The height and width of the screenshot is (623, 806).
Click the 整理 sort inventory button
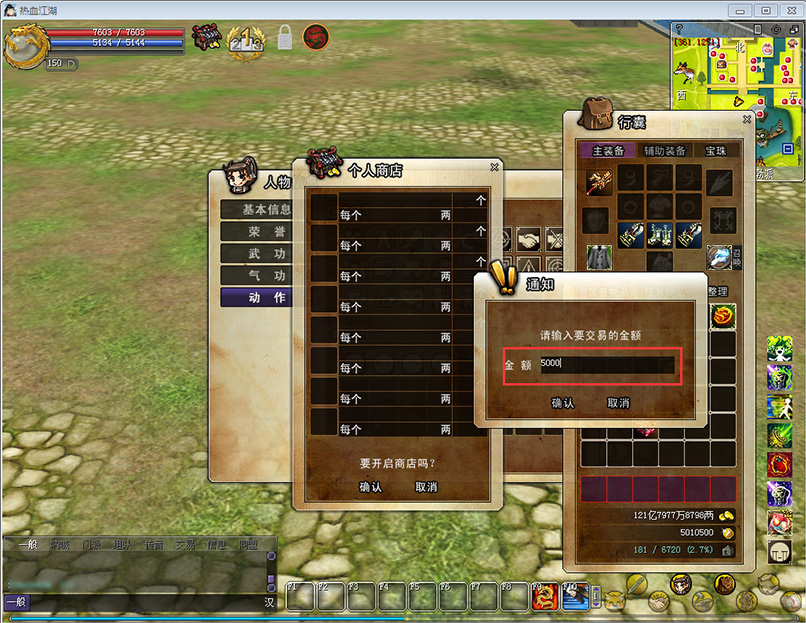pyautogui.click(x=718, y=291)
